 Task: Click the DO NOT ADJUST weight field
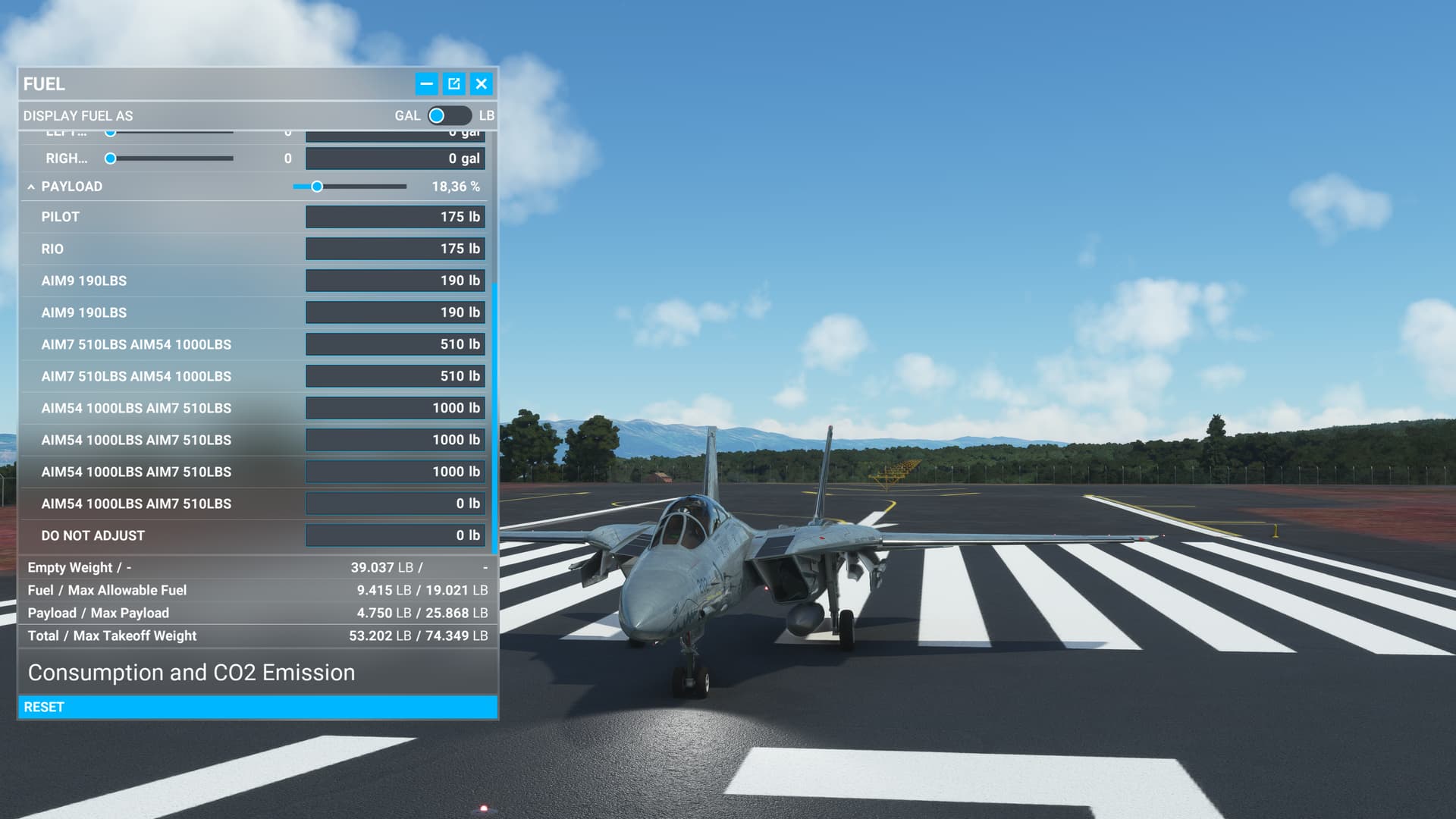click(x=394, y=535)
